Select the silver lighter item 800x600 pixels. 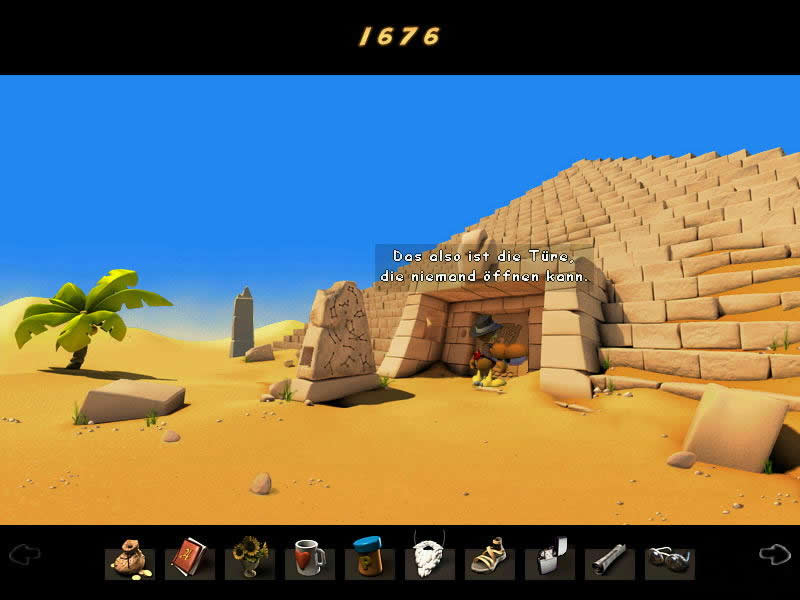click(549, 559)
